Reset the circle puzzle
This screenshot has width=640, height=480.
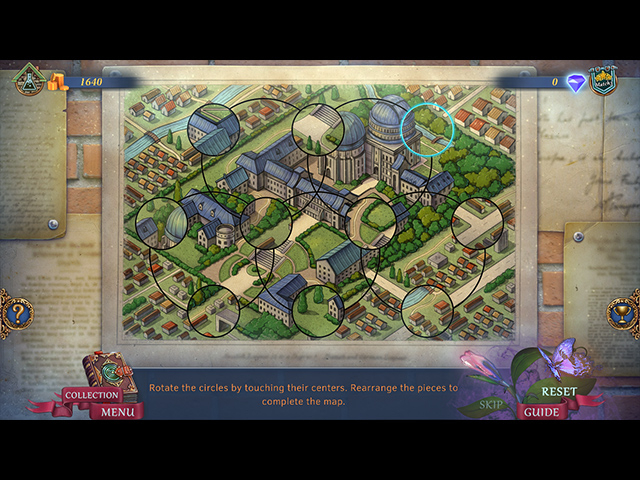(559, 391)
